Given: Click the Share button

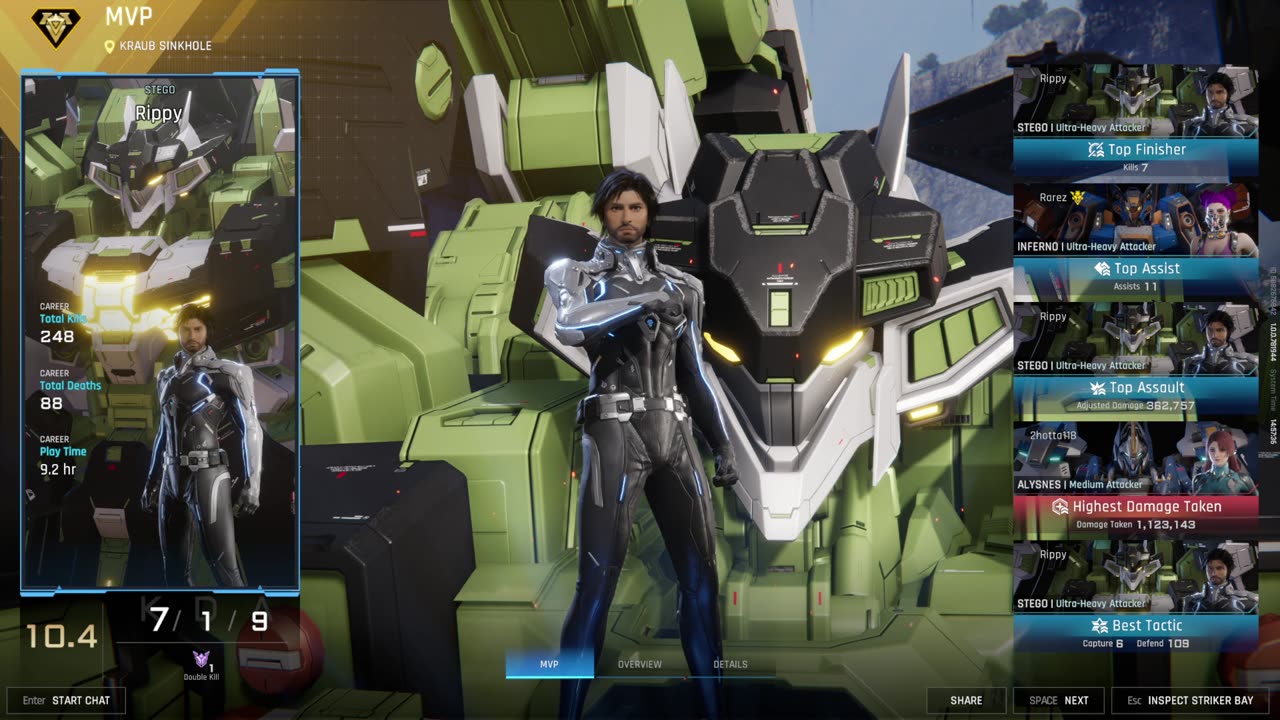Looking at the screenshot, I should [x=965, y=700].
